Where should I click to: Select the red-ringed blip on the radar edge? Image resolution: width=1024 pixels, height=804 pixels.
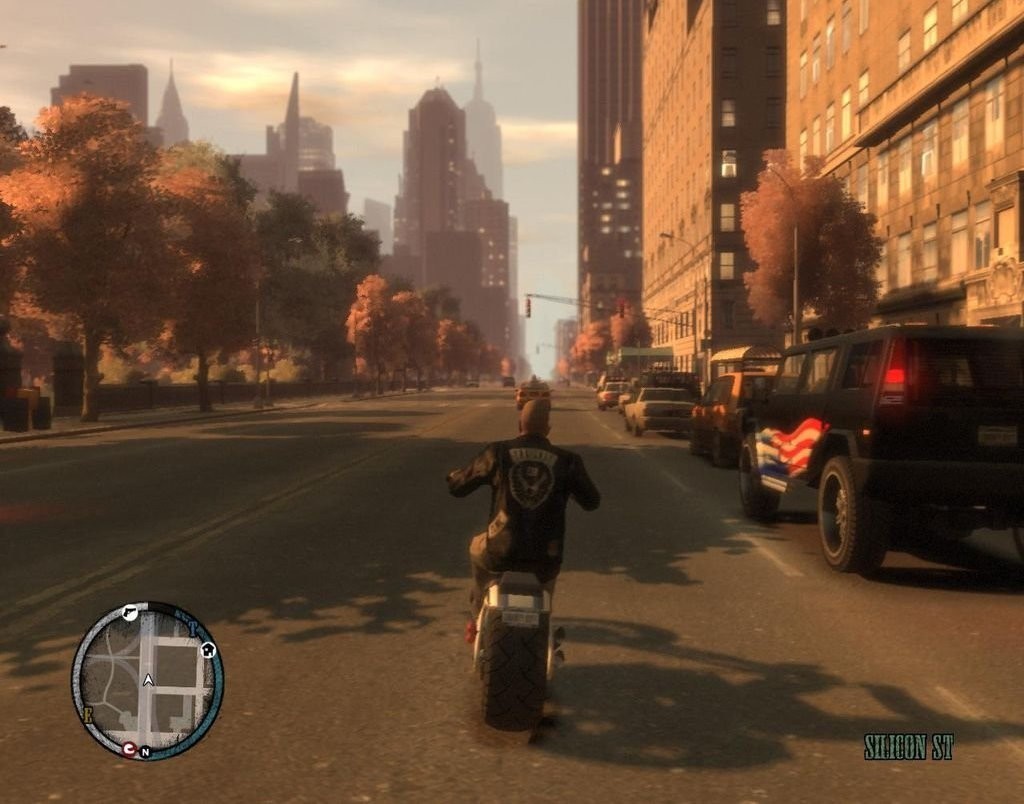(x=129, y=748)
